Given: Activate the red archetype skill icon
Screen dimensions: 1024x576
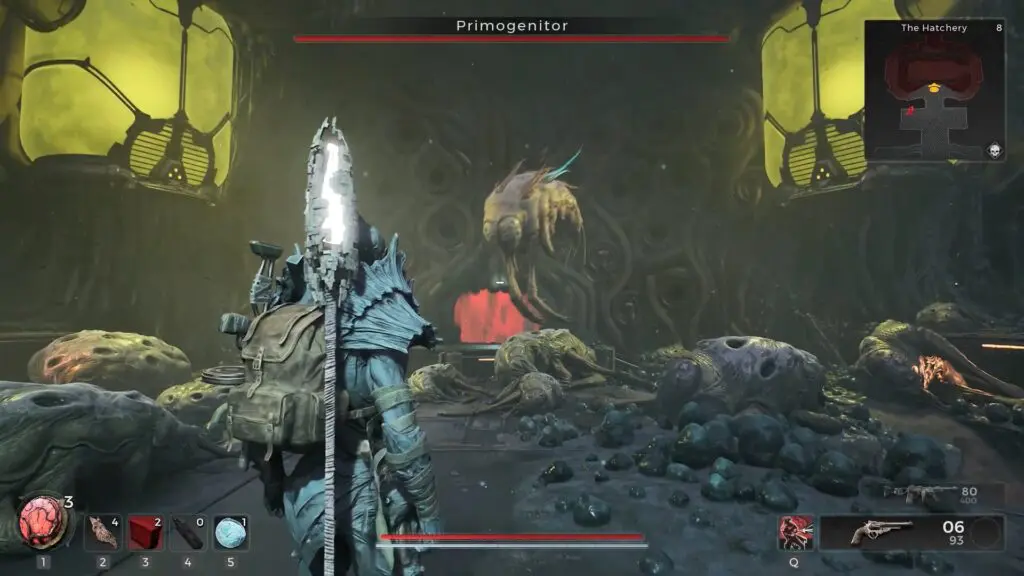Looking at the screenshot, I should coord(796,532).
